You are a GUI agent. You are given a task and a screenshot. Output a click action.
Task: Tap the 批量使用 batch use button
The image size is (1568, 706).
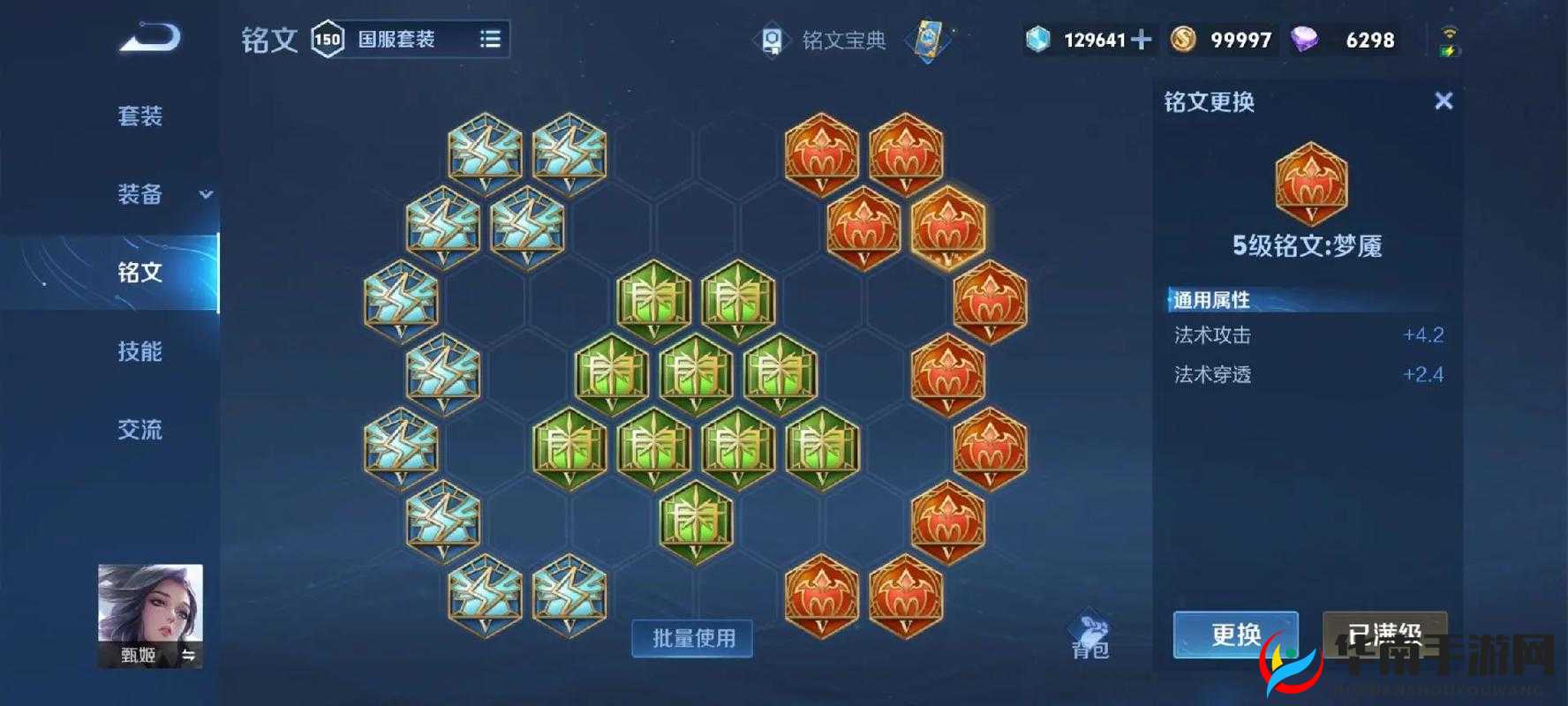point(692,638)
